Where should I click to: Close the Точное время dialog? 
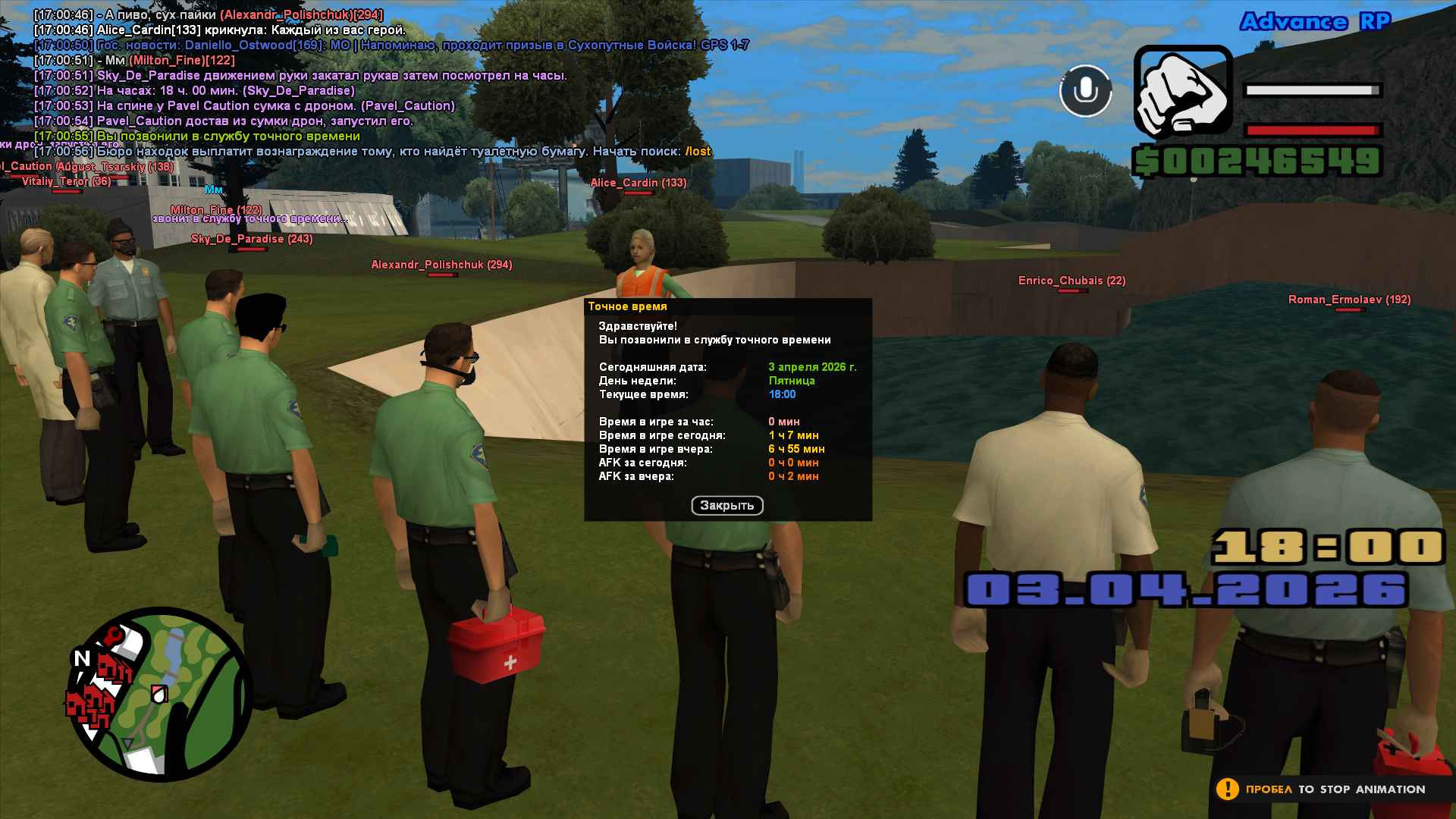pos(726,506)
